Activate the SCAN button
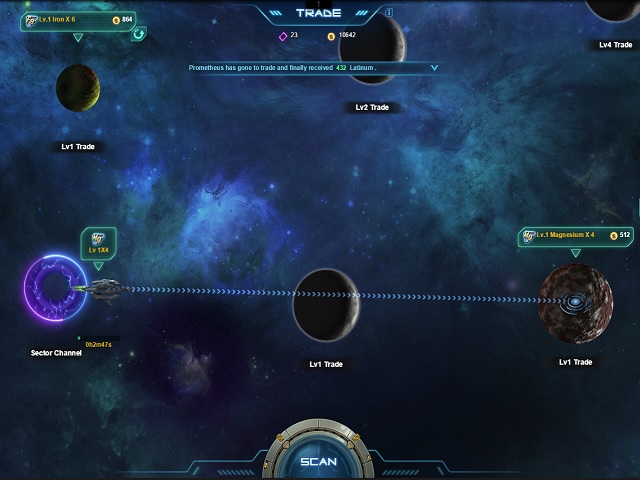Screen dimensions: 640x480 pyautogui.click(x=319, y=461)
